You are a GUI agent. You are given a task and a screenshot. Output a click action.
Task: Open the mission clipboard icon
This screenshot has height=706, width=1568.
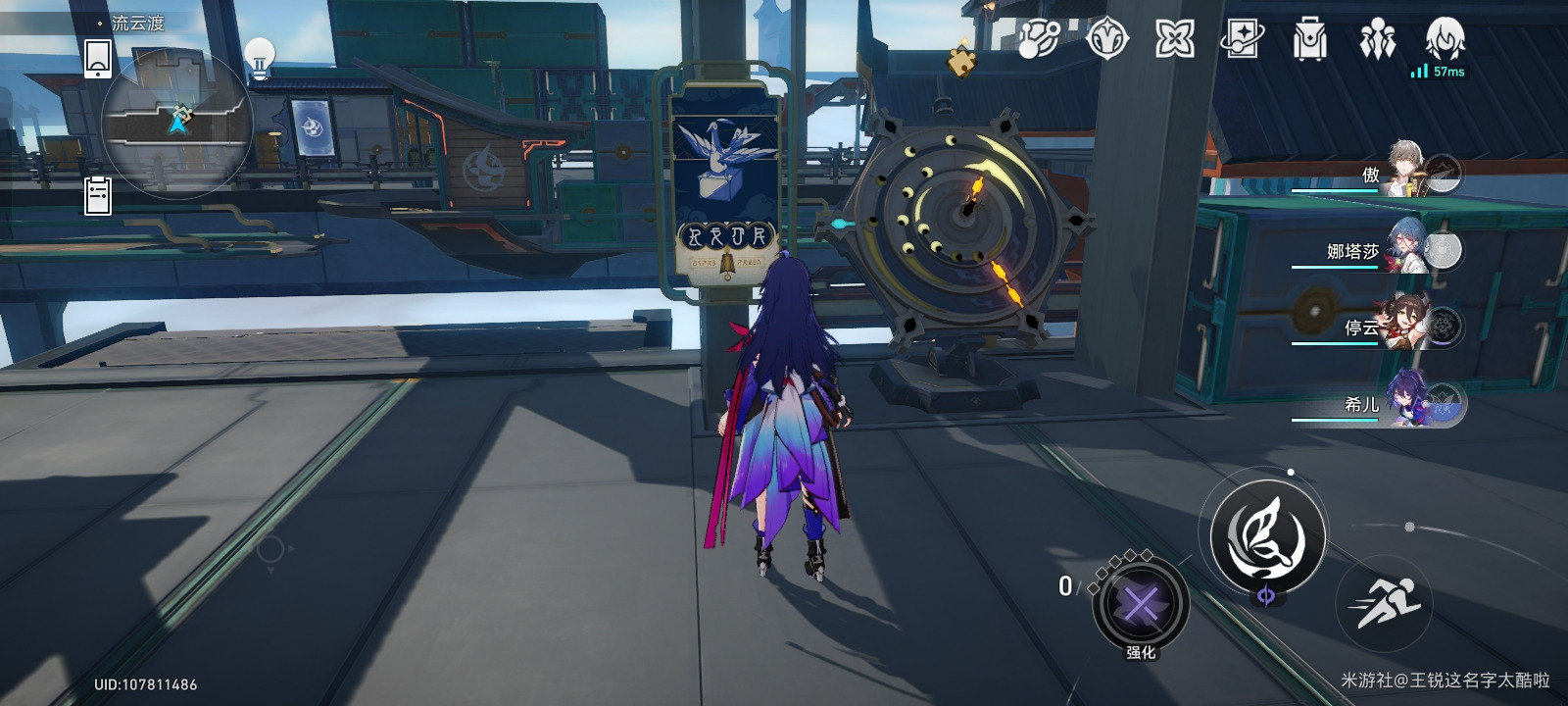[x=98, y=195]
